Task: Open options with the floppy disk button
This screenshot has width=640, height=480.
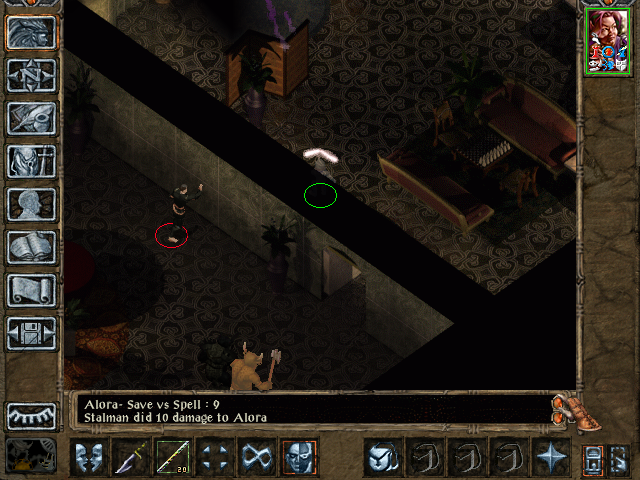Action: [31, 333]
